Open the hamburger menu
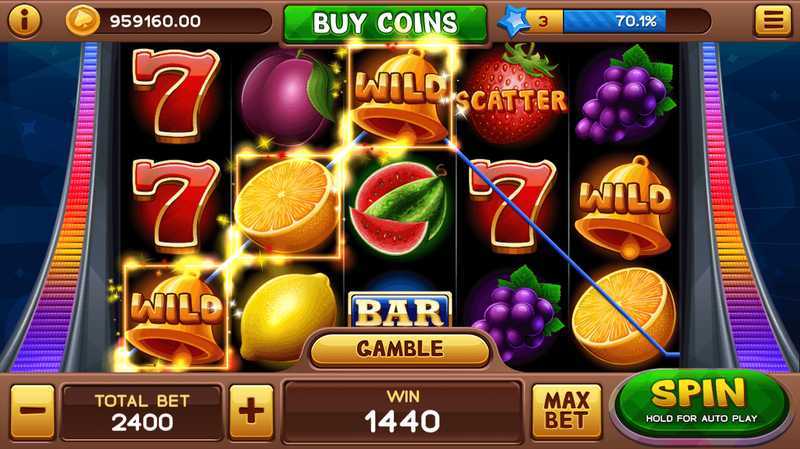The height and width of the screenshot is (449, 800). (x=770, y=20)
